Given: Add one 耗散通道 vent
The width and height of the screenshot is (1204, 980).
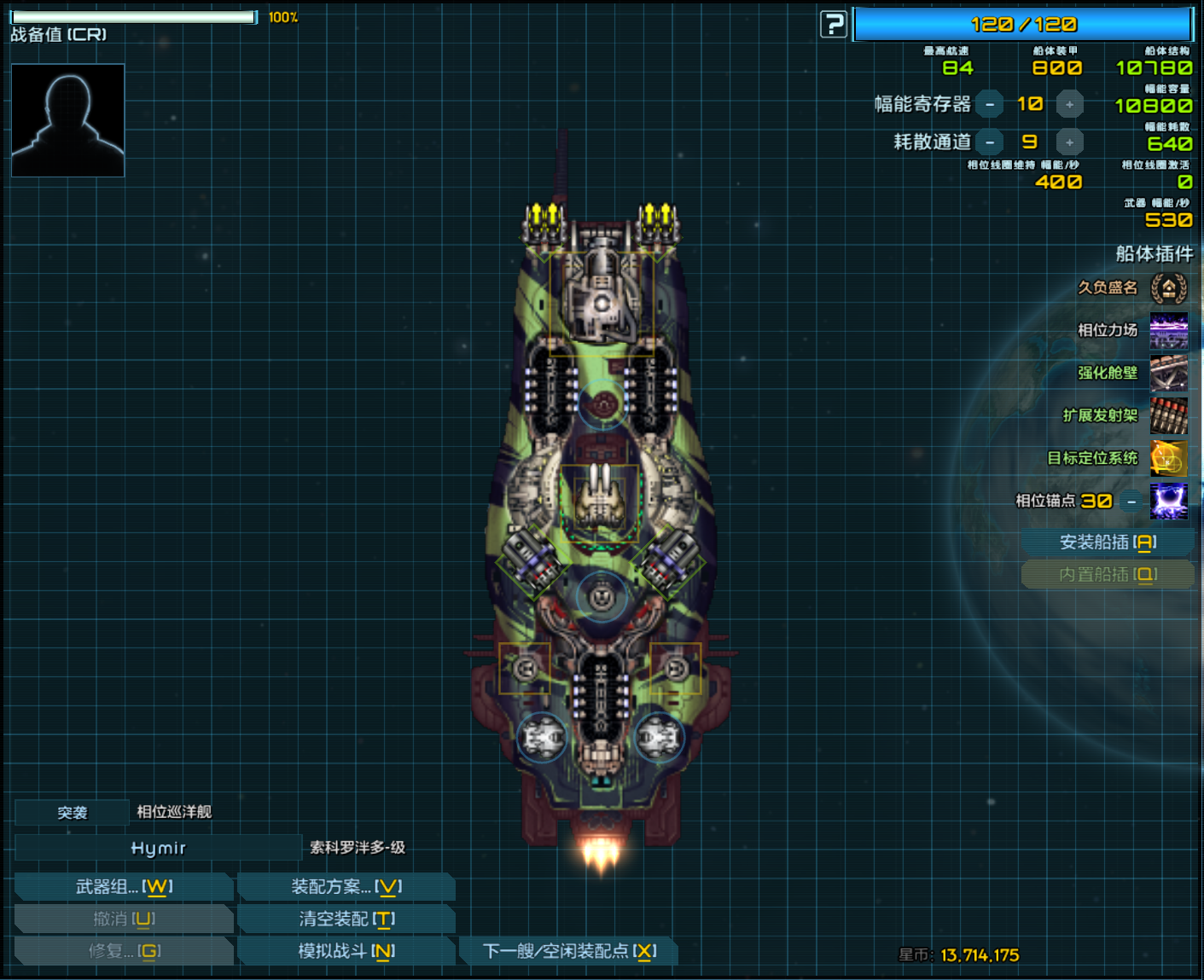Looking at the screenshot, I should 1069,142.
